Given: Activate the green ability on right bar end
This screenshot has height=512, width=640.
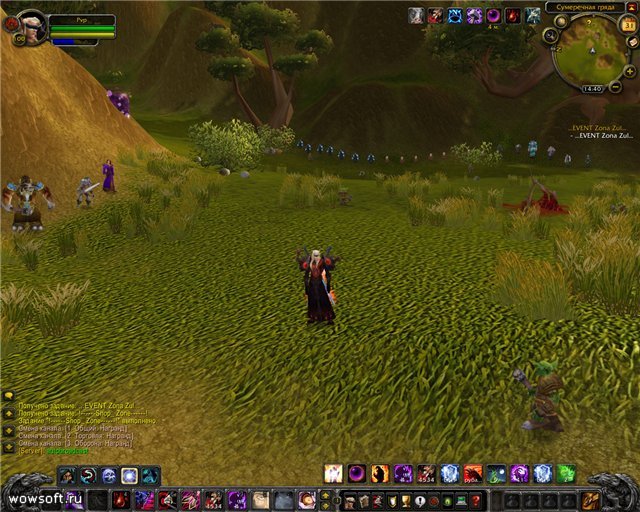Looking at the screenshot, I should [566, 473].
